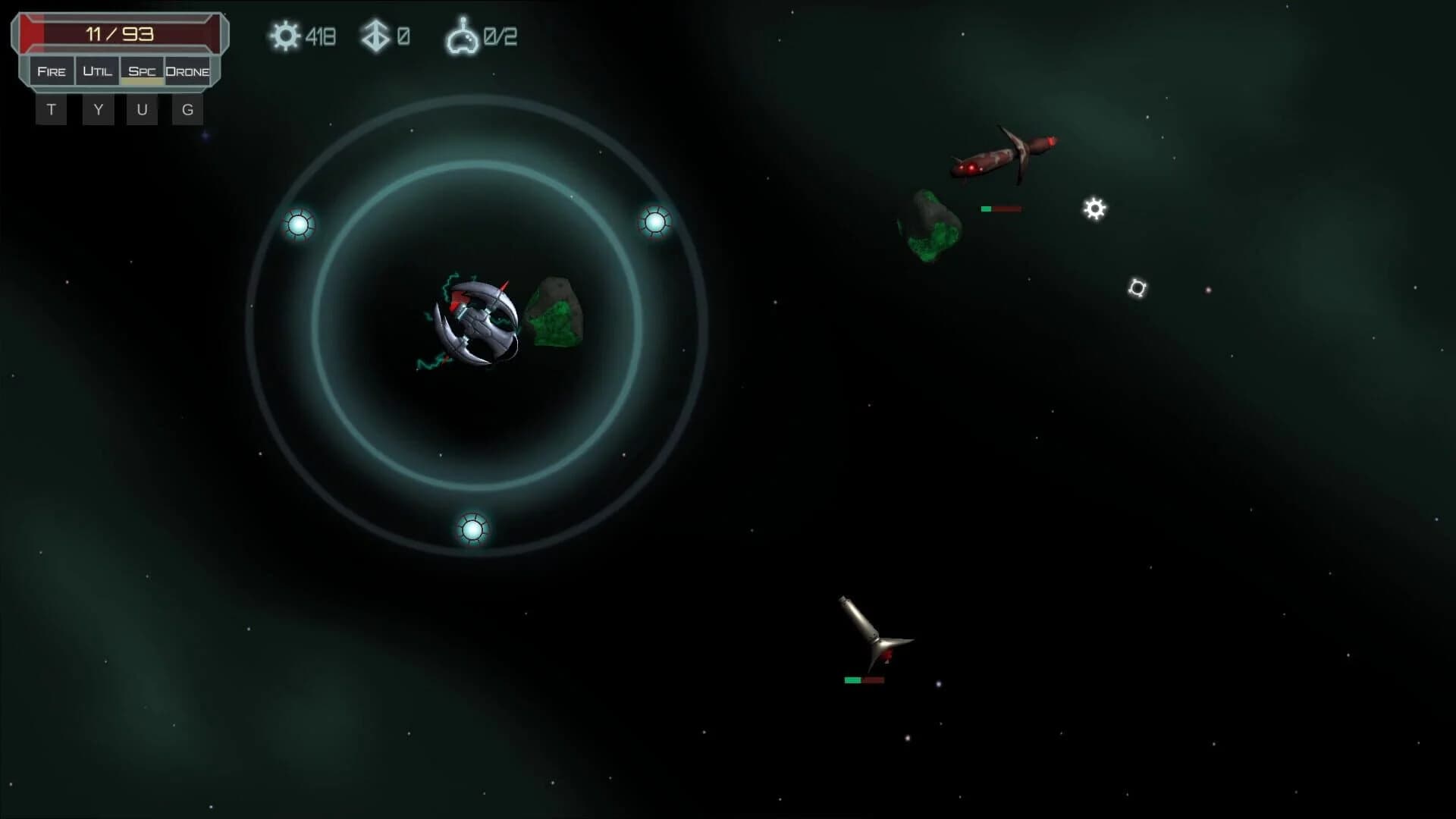The height and width of the screenshot is (819, 1456).
Task: Click the drone counter icon showing 0/2
Action: pos(465,36)
